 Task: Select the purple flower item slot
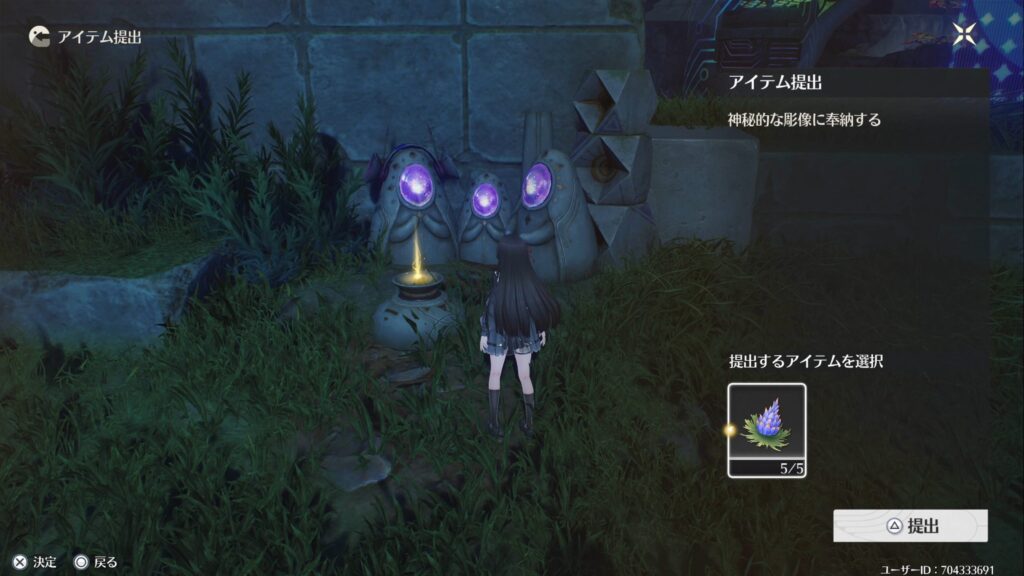766,430
